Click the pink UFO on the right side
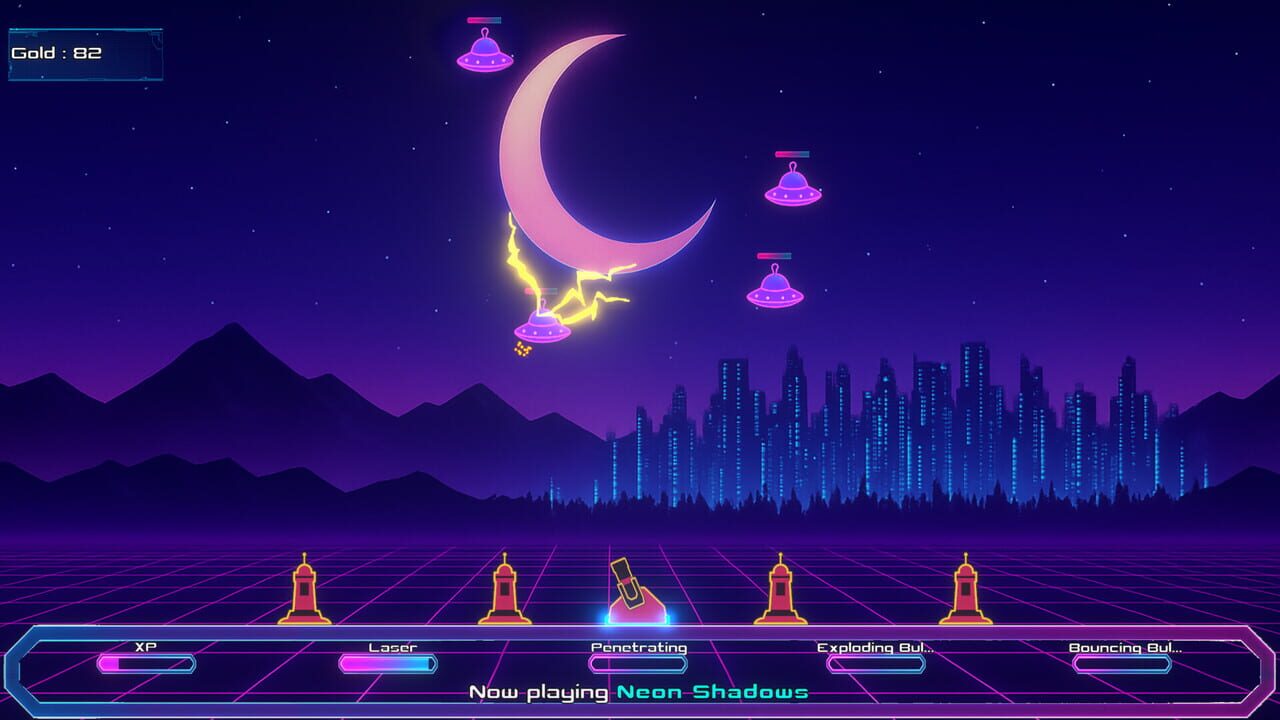Screen dimensions: 1280x720 (x=793, y=190)
